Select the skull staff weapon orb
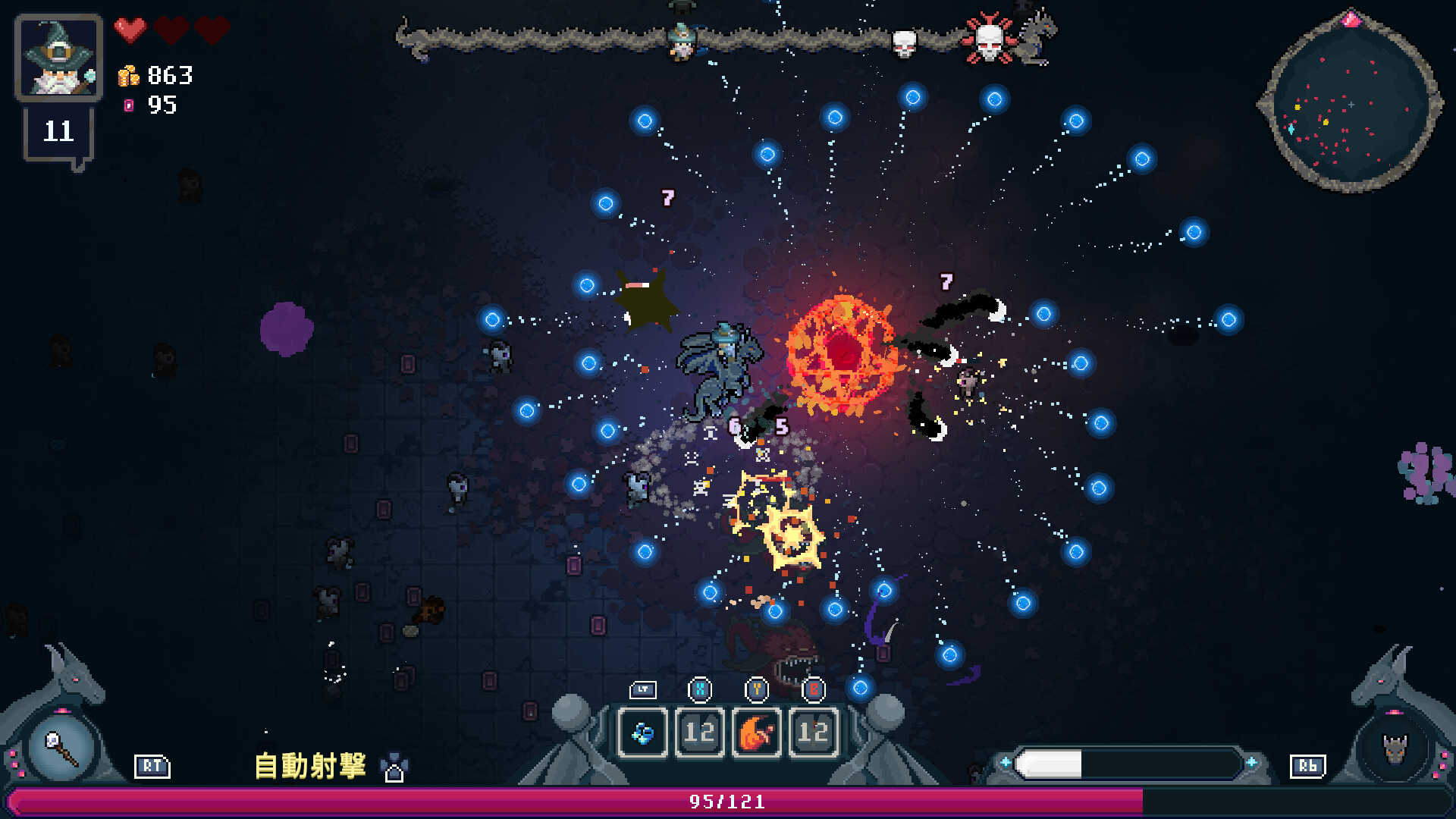 61,748
